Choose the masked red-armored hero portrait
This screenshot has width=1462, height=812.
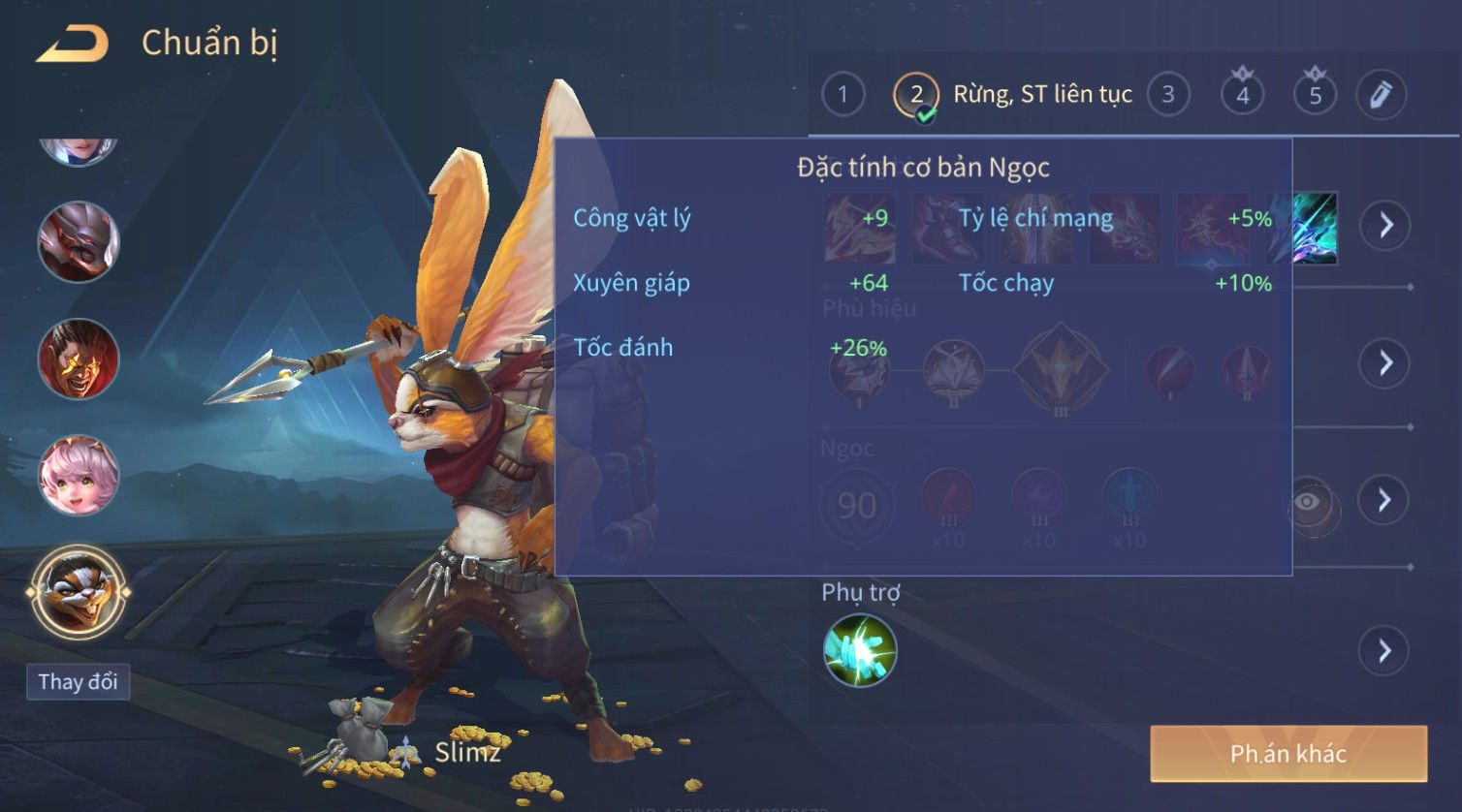click(79, 242)
